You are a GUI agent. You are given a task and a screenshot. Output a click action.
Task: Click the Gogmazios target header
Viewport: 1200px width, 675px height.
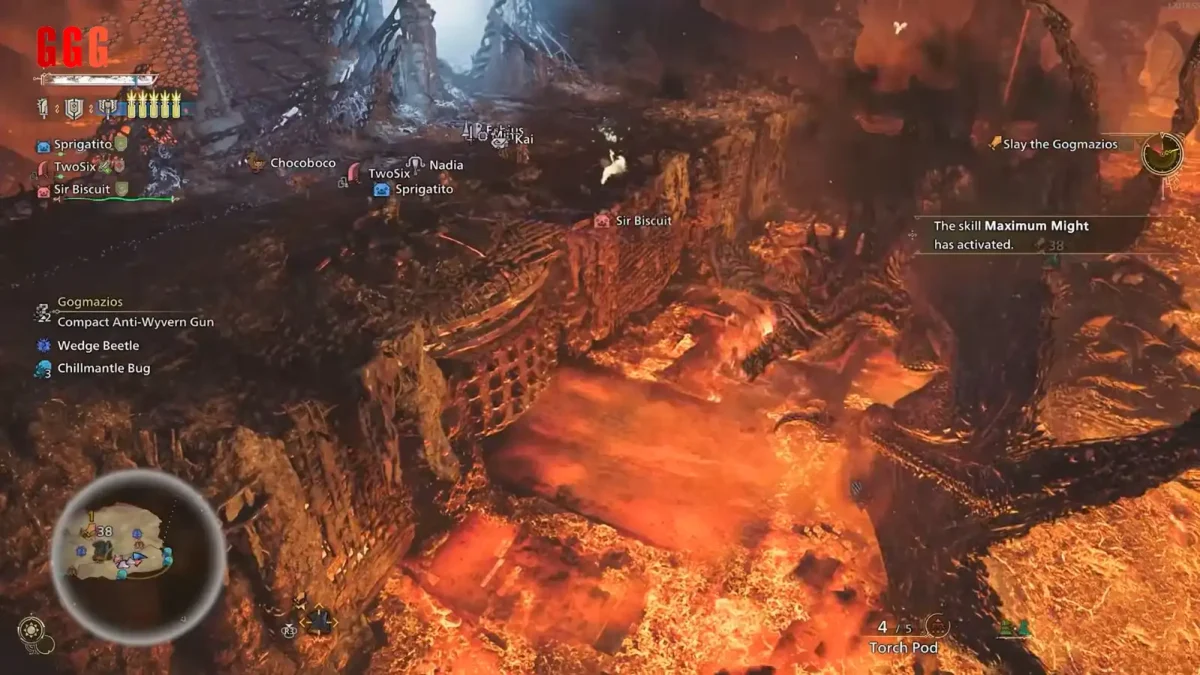pos(90,301)
